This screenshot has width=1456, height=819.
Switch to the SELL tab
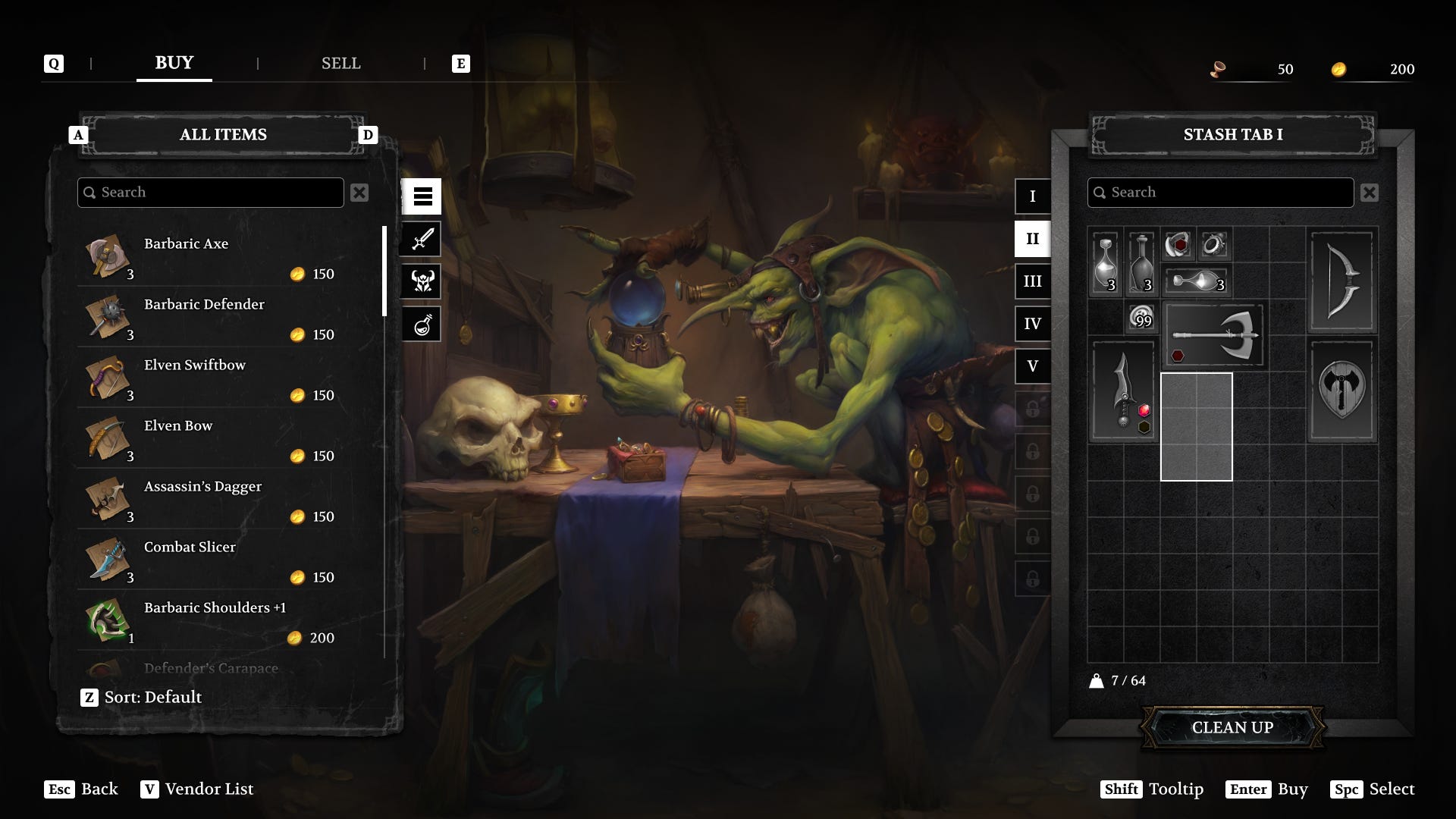tap(340, 64)
